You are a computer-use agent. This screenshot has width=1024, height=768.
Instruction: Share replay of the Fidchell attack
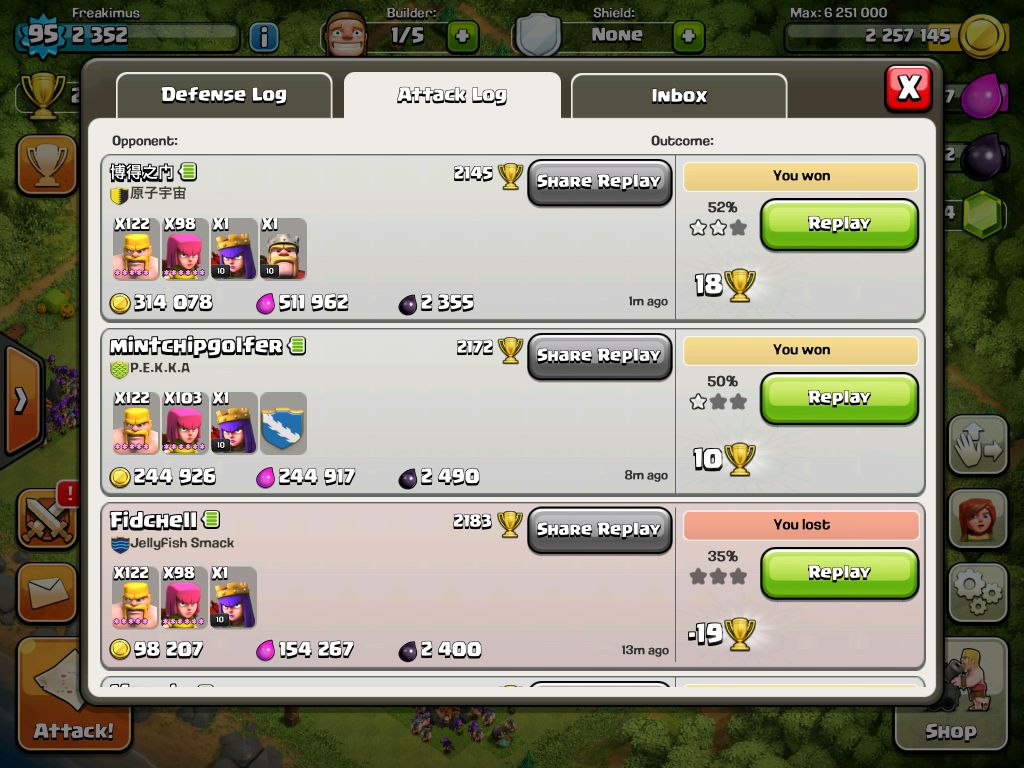pyautogui.click(x=599, y=530)
